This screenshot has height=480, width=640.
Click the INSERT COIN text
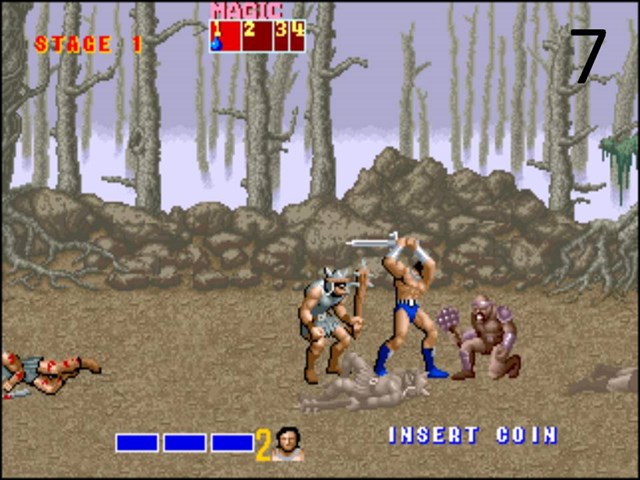(x=472, y=435)
